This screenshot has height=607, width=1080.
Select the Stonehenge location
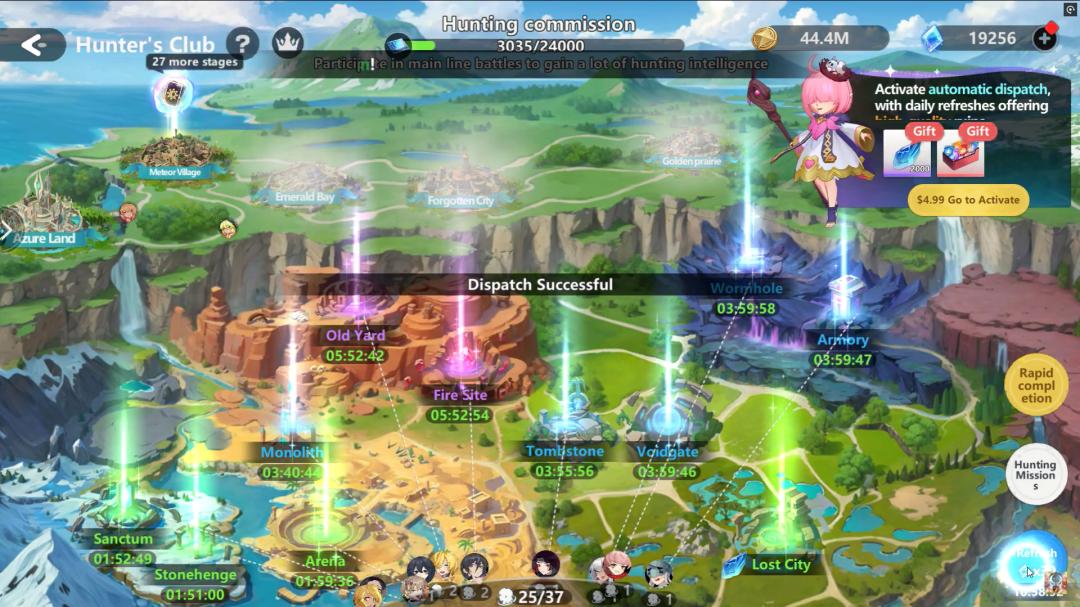coord(195,575)
